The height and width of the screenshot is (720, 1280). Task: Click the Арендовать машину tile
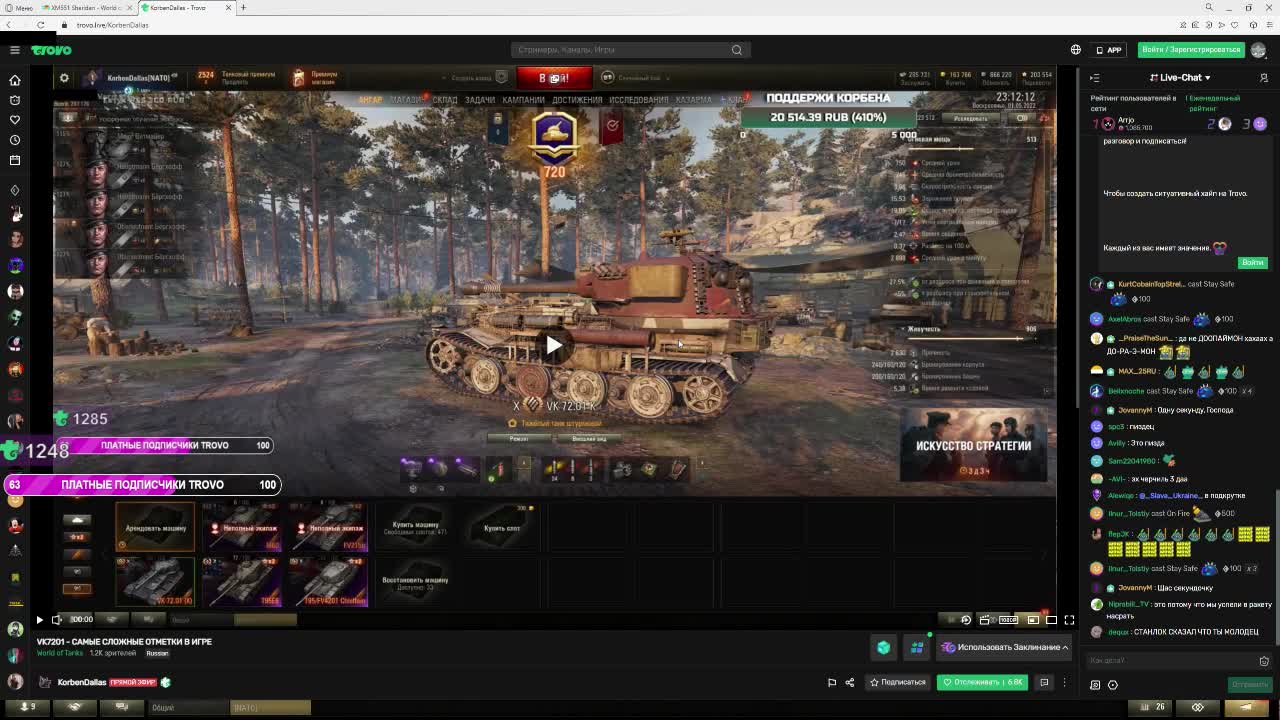click(x=155, y=527)
